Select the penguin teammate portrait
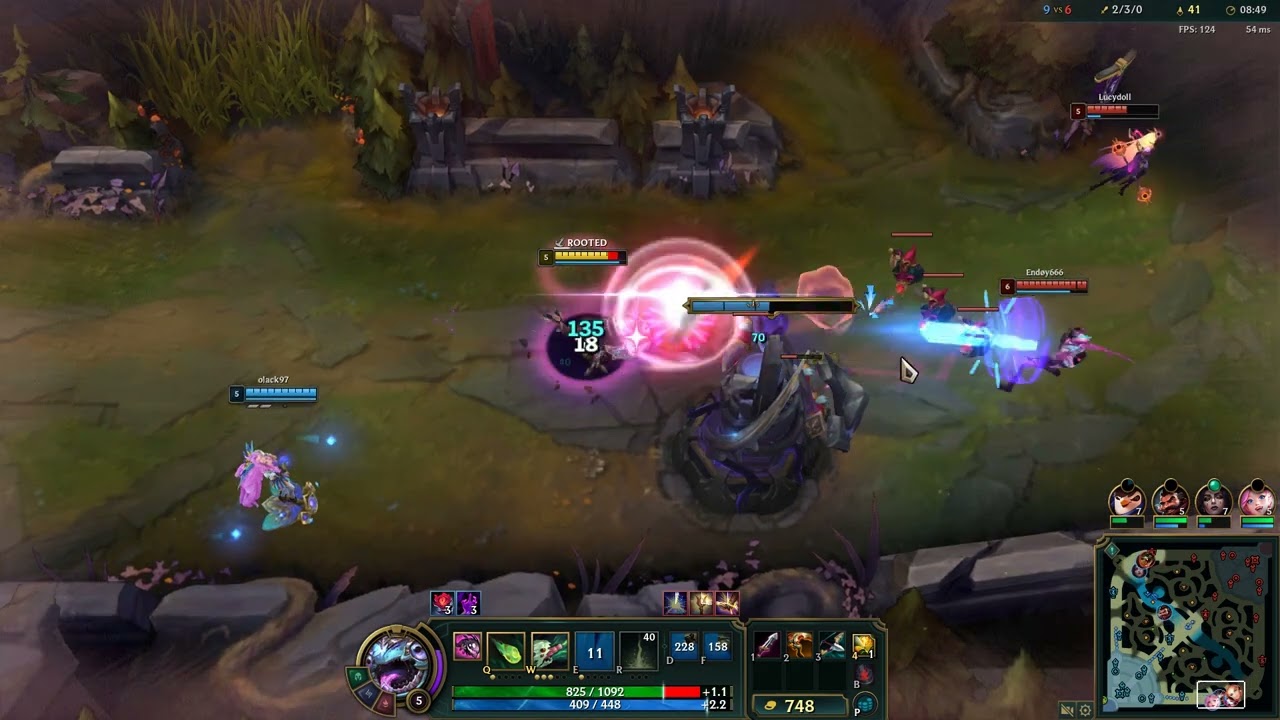1280x720 pixels. point(1127,498)
